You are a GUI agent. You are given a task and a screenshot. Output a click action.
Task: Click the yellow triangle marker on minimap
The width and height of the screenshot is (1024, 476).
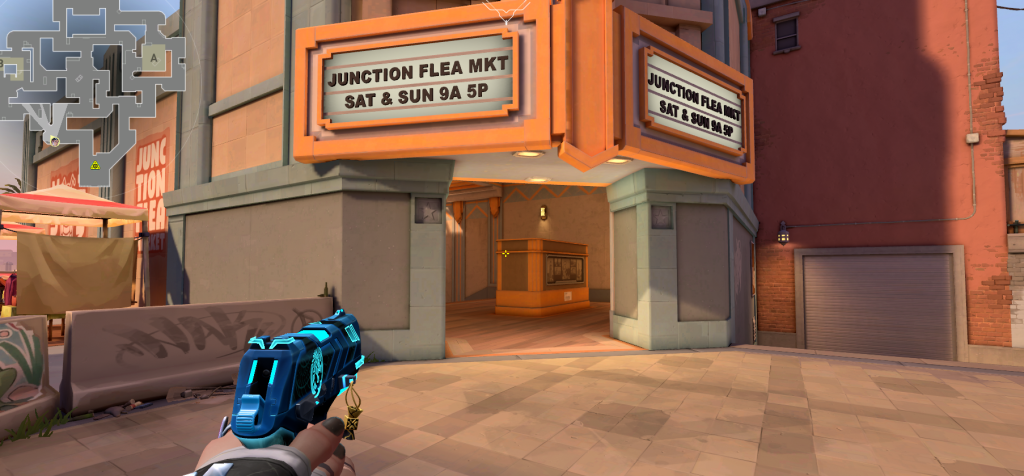pos(95,164)
